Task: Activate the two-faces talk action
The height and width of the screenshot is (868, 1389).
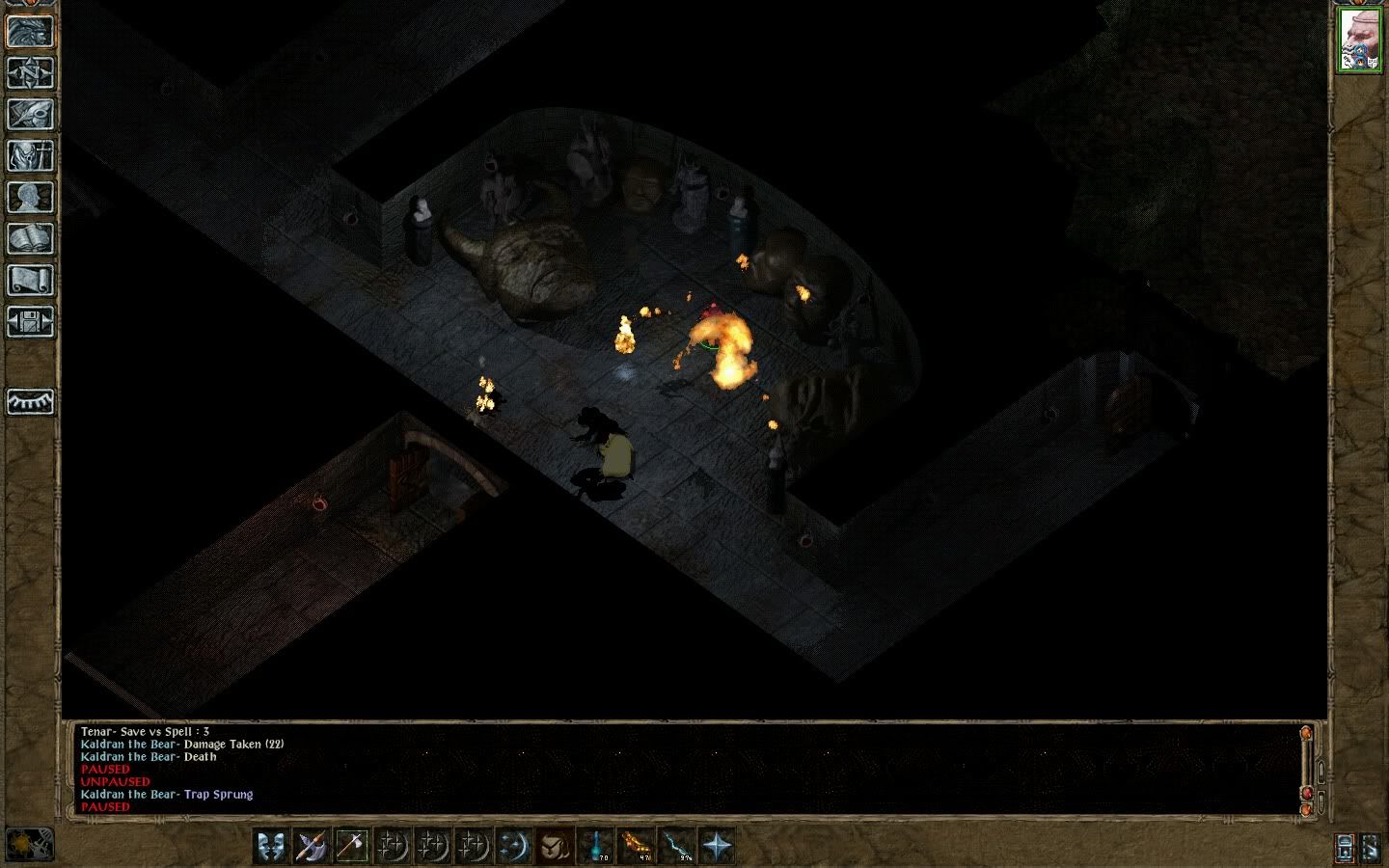Action: (x=272, y=846)
